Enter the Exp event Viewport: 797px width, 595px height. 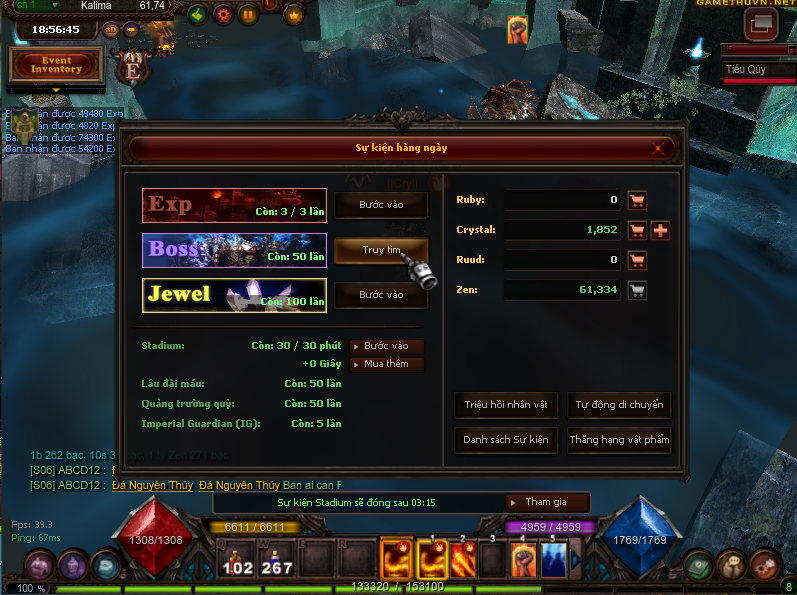click(381, 205)
